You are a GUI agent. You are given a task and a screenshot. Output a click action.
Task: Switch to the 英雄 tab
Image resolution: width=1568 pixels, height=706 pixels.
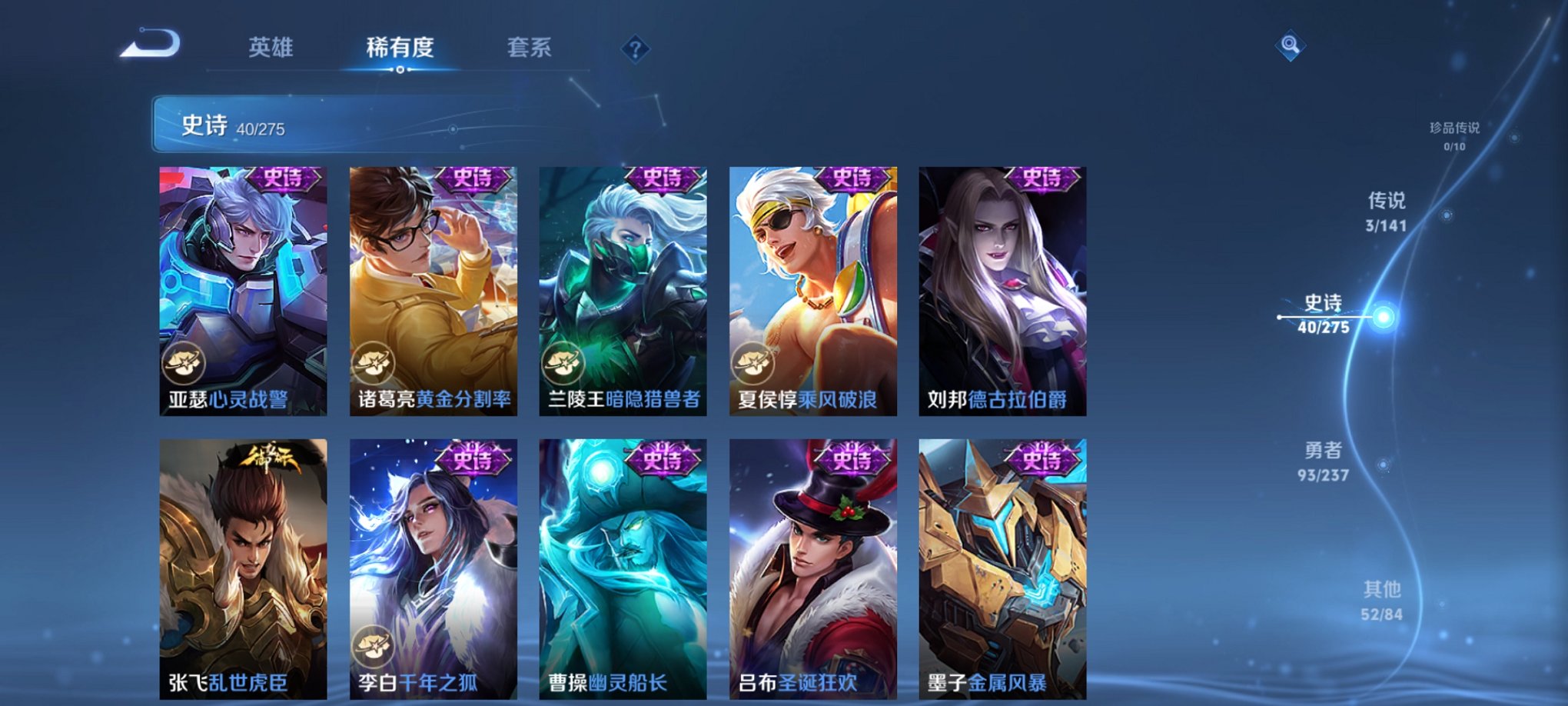click(269, 48)
